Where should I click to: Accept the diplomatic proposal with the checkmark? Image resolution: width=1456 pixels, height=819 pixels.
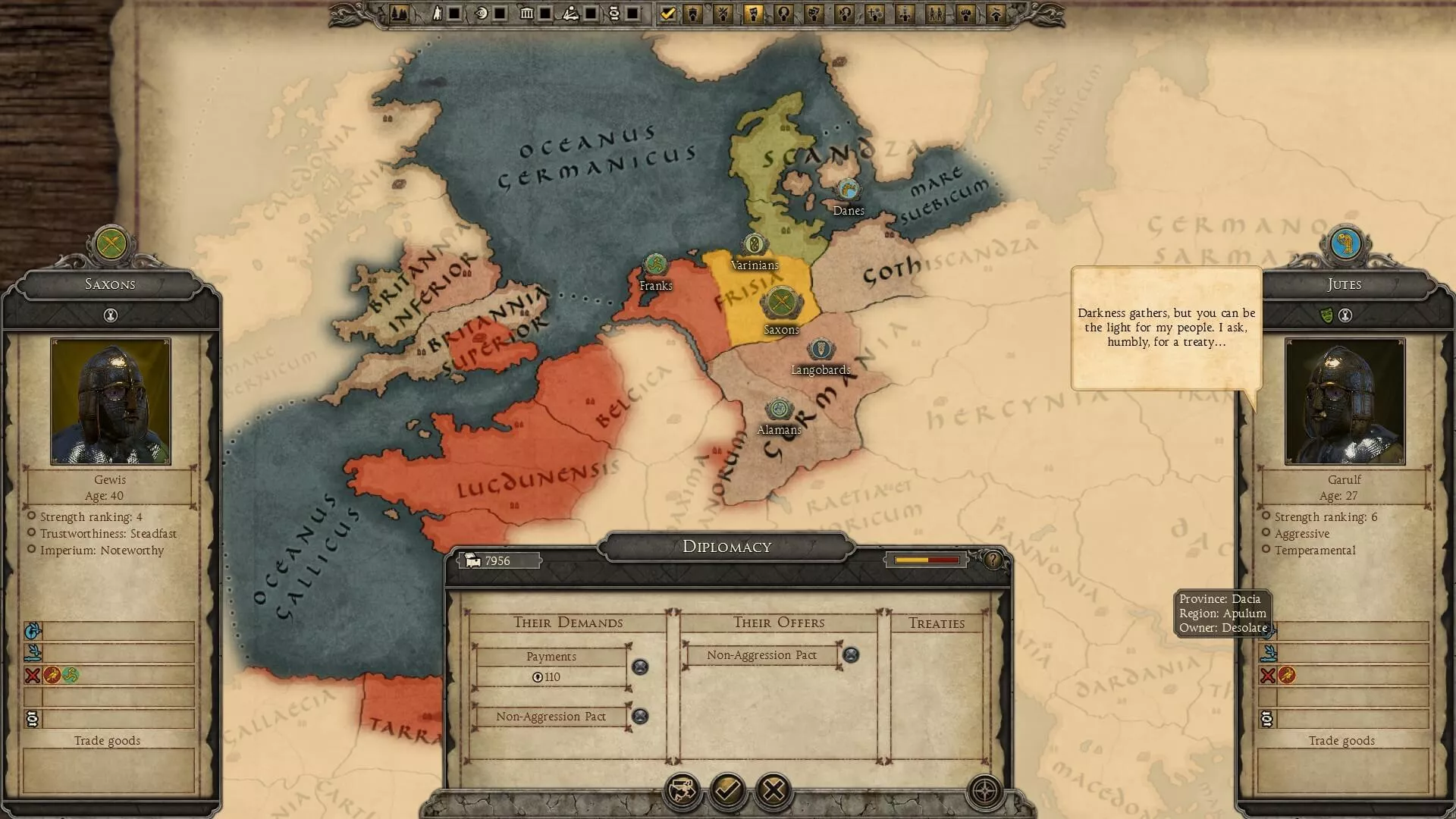[727, 791]
